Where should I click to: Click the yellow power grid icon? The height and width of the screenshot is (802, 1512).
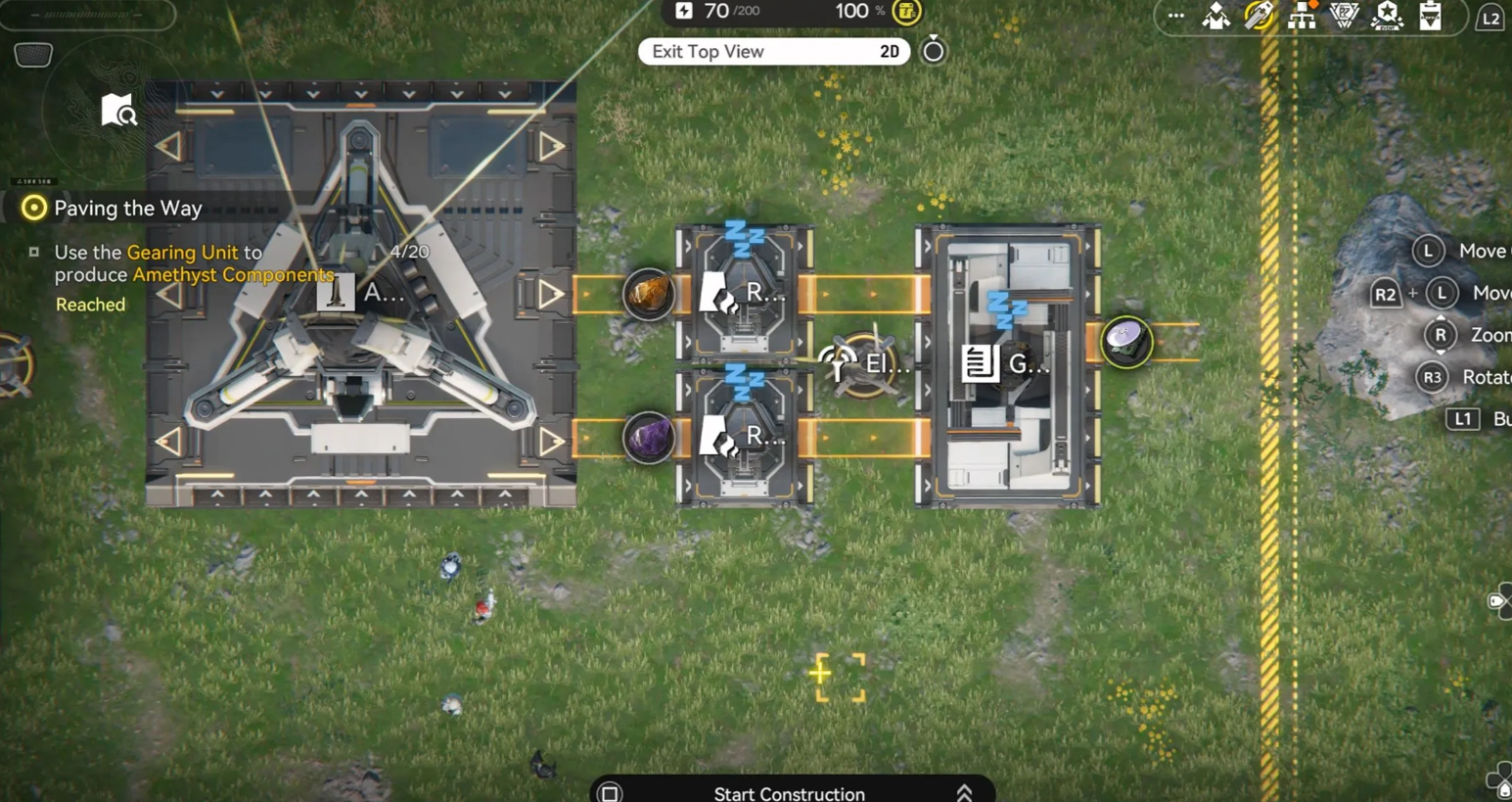pos(907,12)
